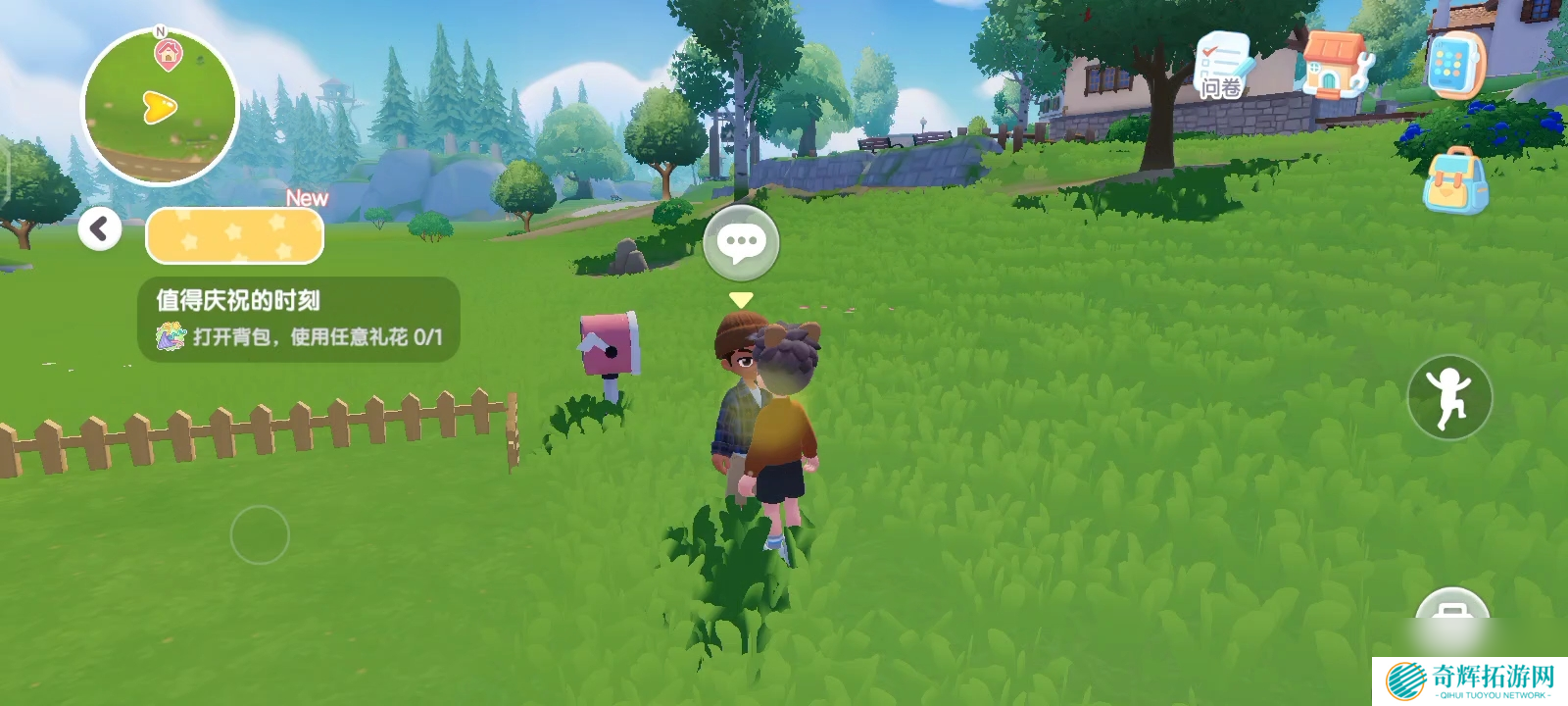The image size is (1568, 706).
Task: Collapse the quest panel with the back arrow
Action: coord(99,228)
